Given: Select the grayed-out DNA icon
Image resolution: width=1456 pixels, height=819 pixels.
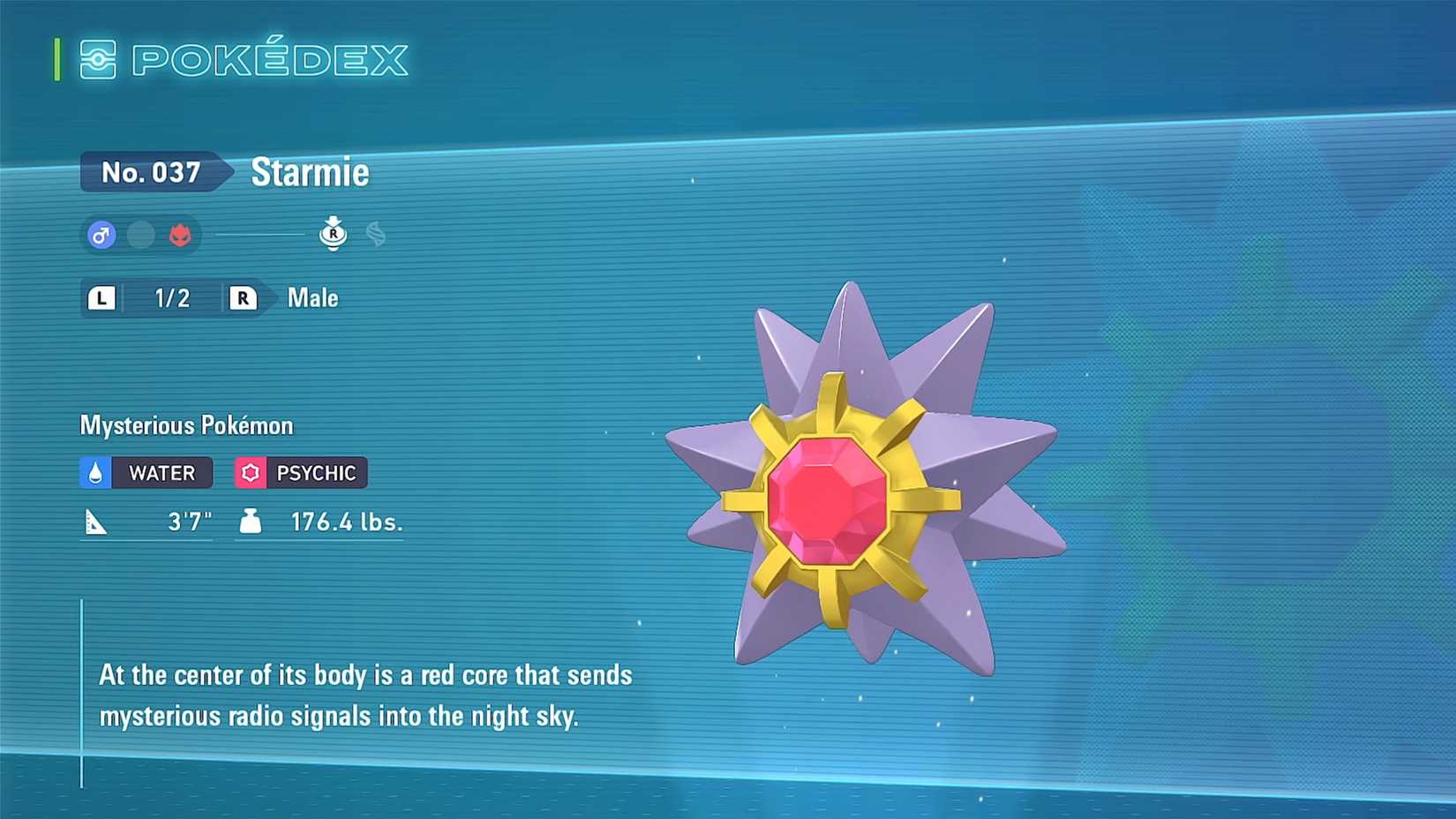Looking at the screenshot, I should (375, 234).
